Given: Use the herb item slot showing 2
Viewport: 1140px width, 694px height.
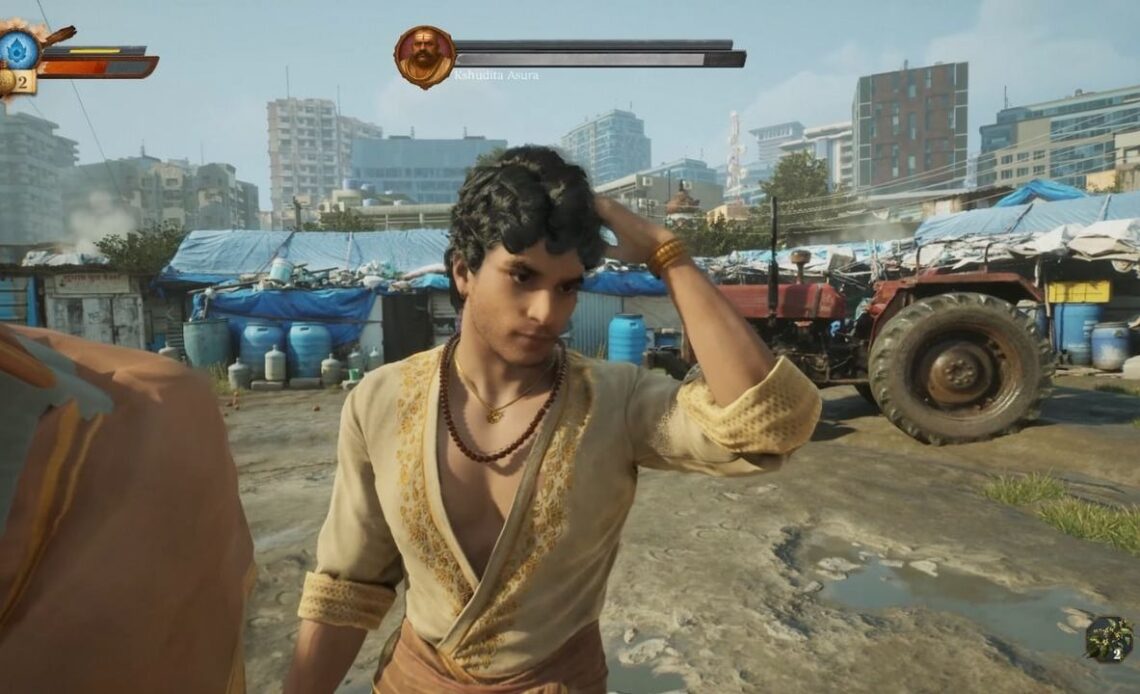Looking at the screenshot, I should coord(1109,639).
